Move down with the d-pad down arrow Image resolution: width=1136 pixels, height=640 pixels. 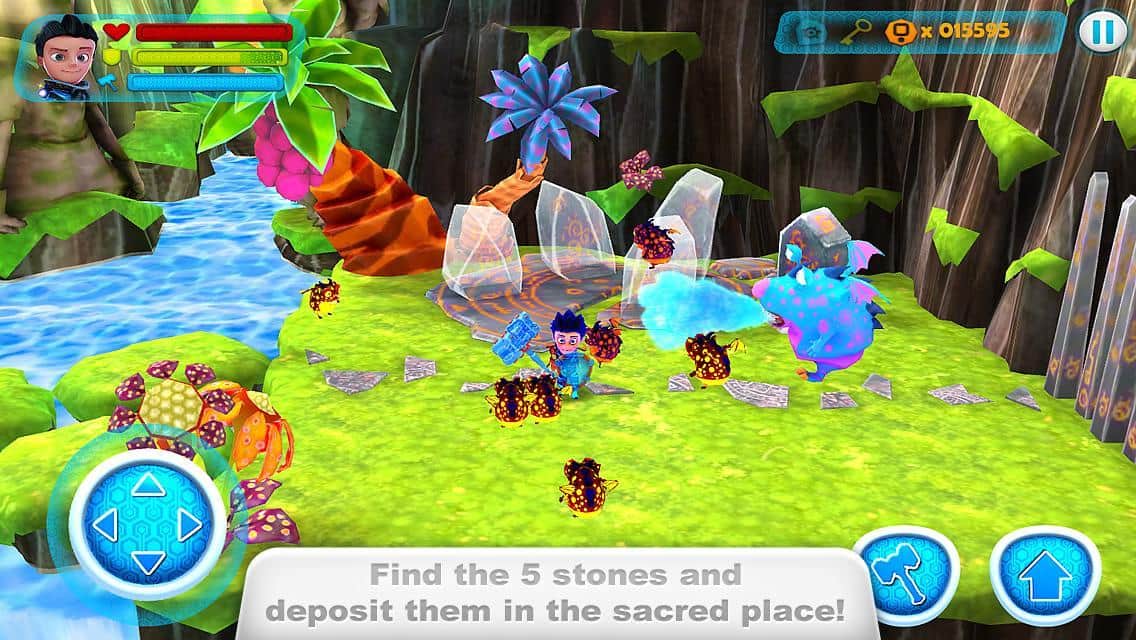coord(148,562)
